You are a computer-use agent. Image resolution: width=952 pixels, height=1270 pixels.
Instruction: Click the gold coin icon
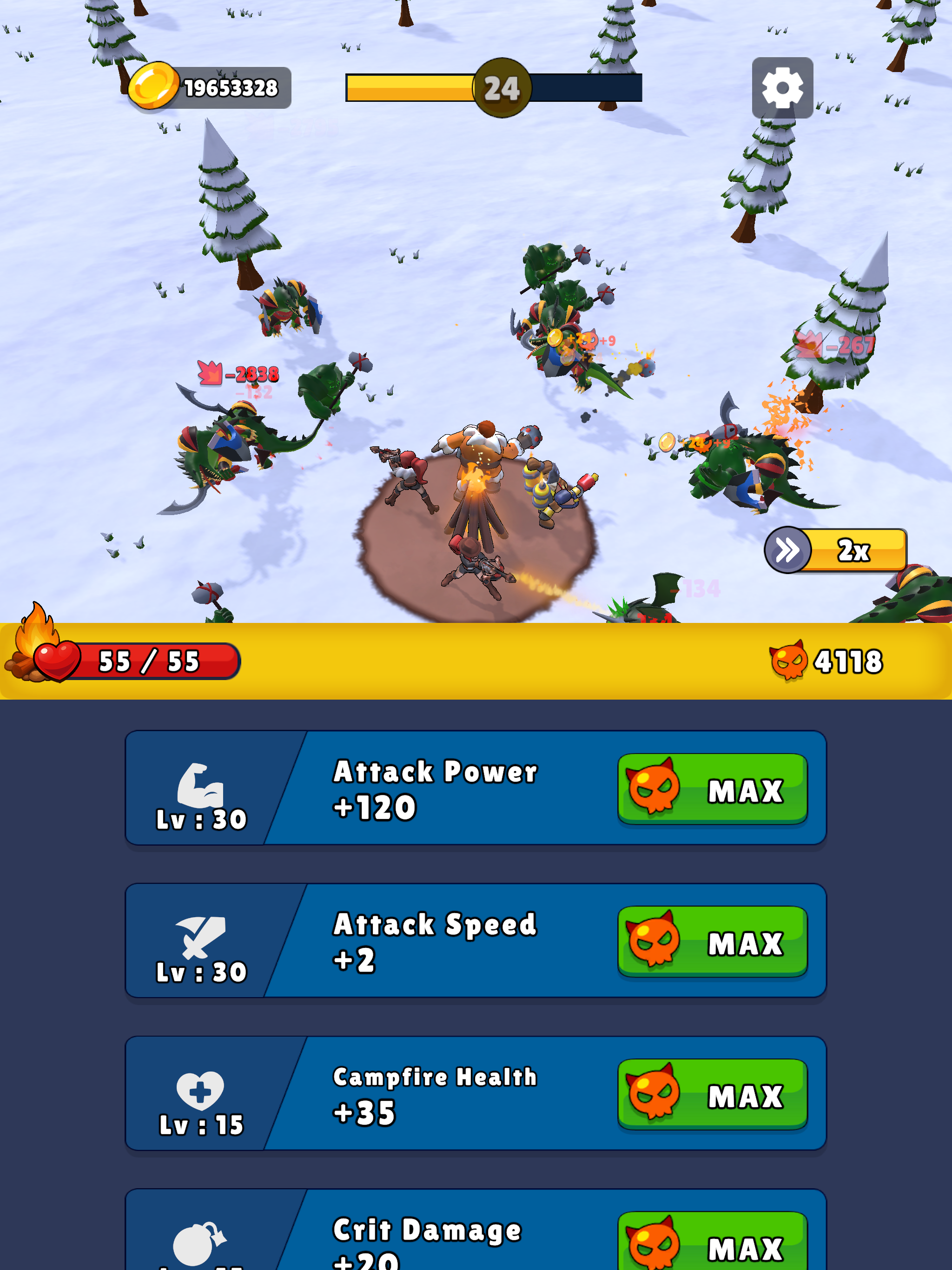click(x=153, y=86)
